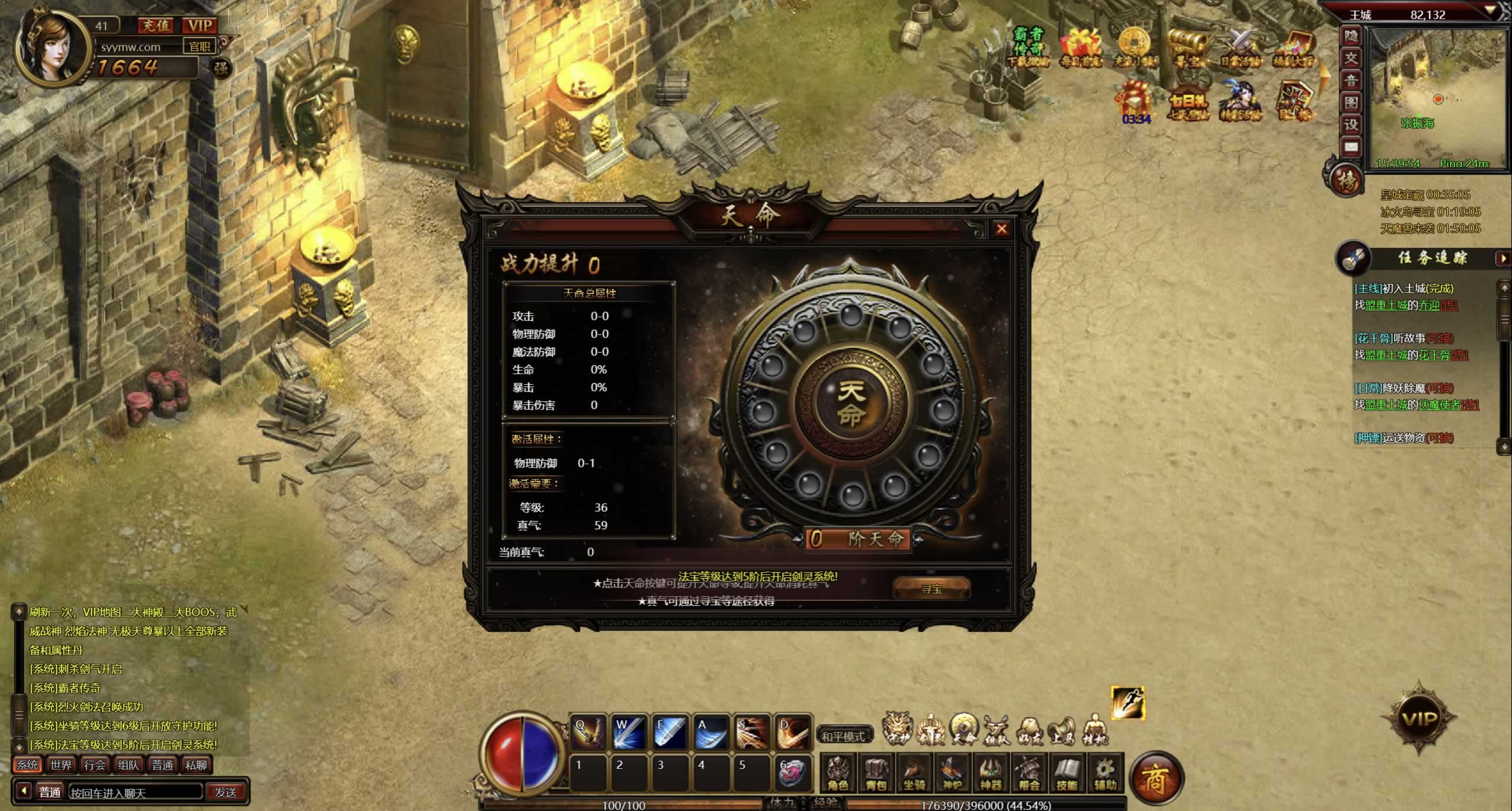Open the mail envelope button
Image resolution: width=1512 pixels, height=811 pixels.
pyautogui.click(x=1351, y=146)
